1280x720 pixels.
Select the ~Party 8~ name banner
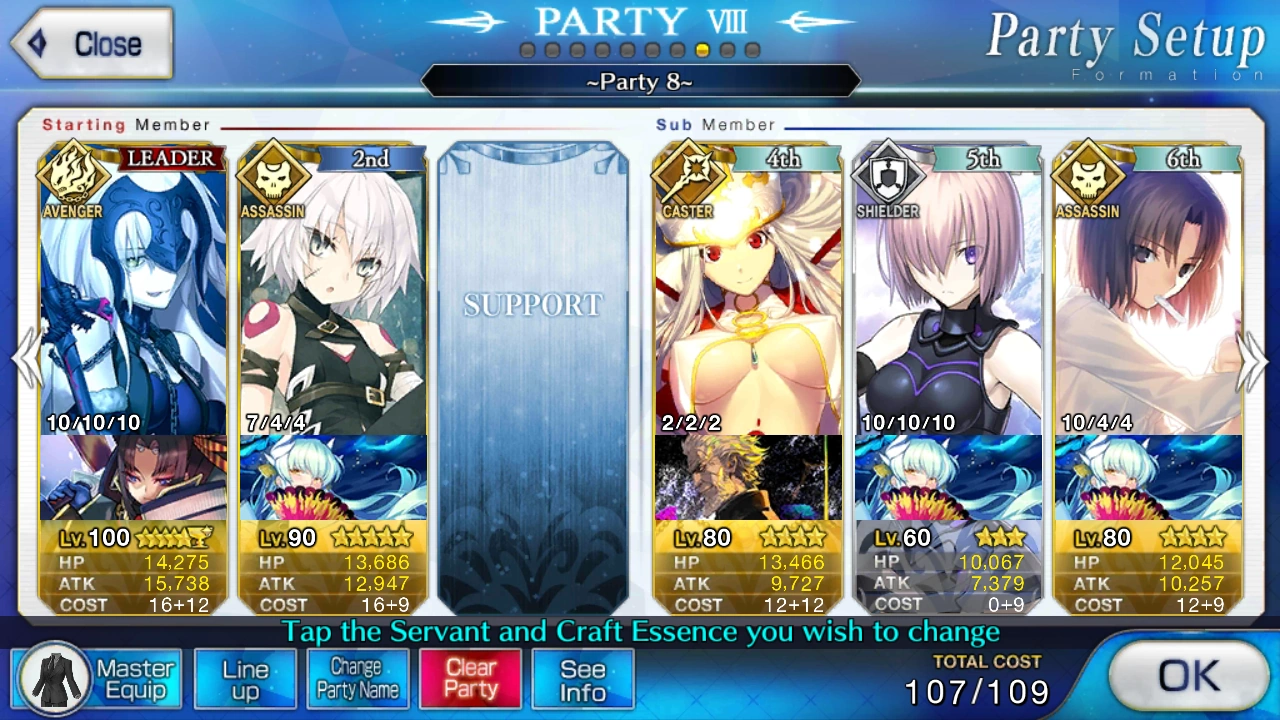(x=640, y=83)
